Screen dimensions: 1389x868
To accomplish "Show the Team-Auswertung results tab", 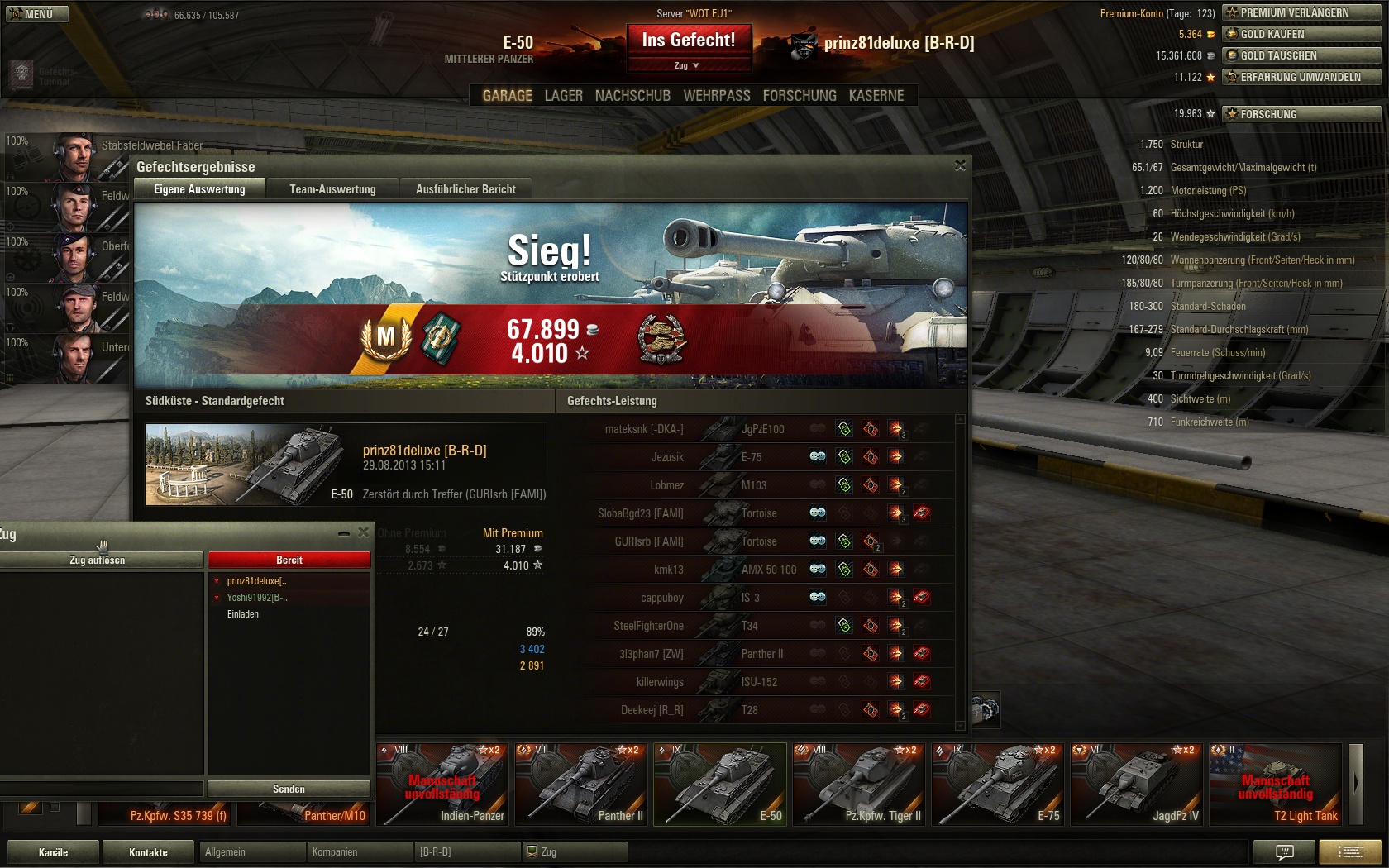I will (x=332, y=189).
